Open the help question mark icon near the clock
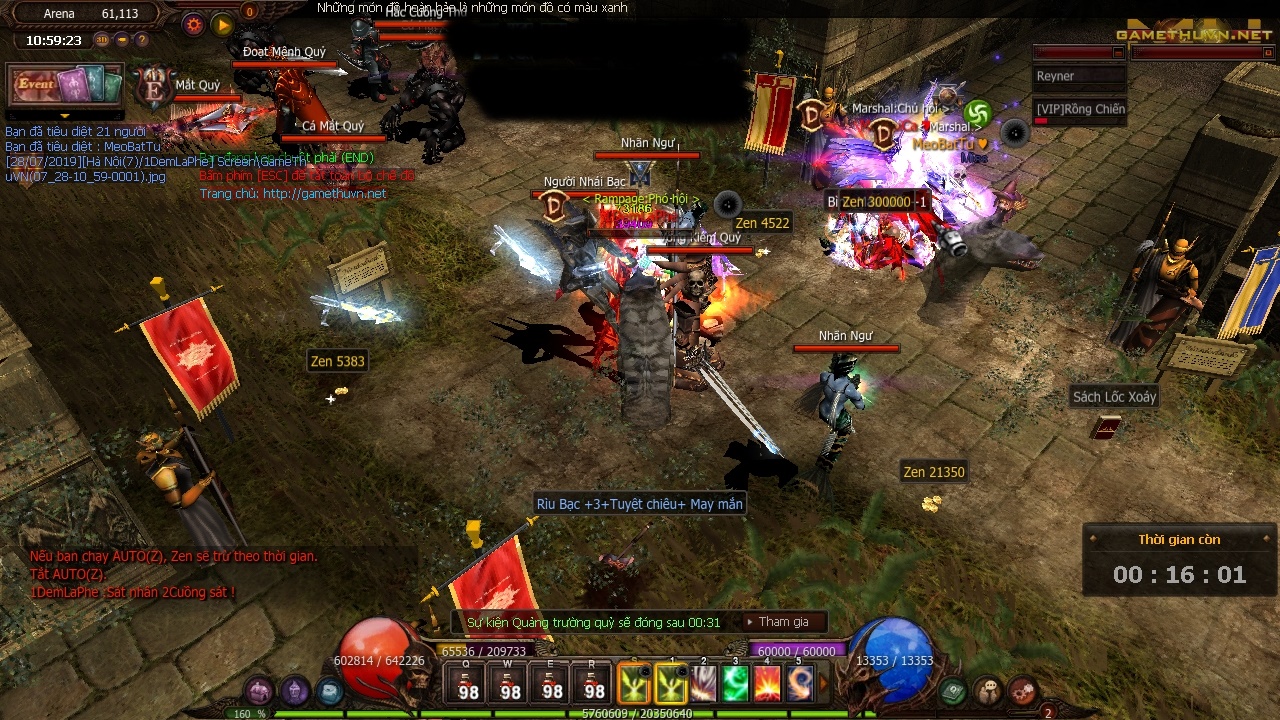Viewport: 1280px width, 720px height. 142,39
